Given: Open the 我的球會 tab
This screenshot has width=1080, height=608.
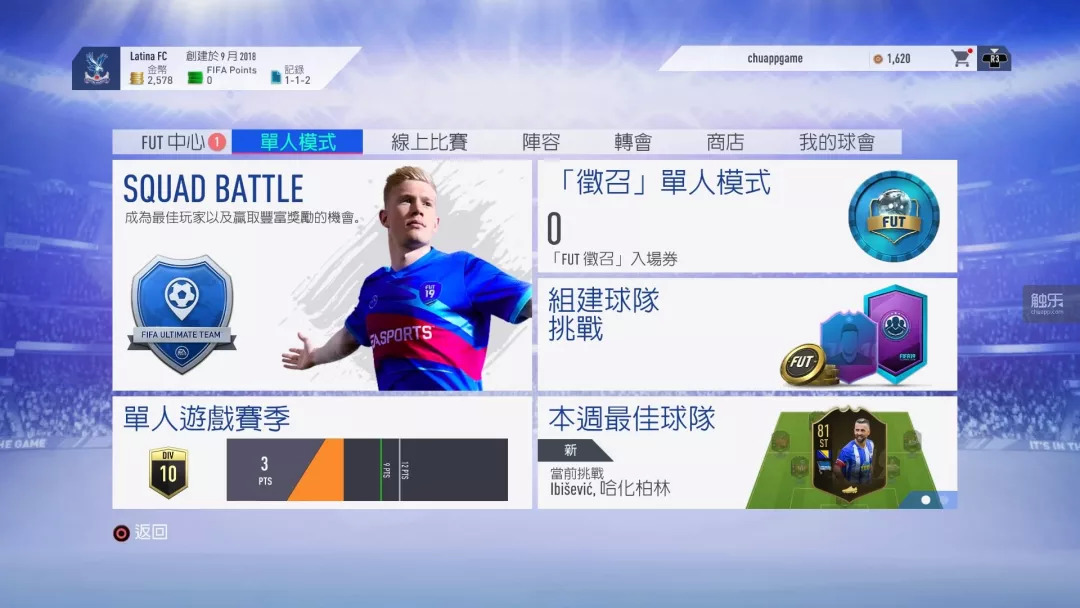Looking at the screenshot, I should 836,142.
